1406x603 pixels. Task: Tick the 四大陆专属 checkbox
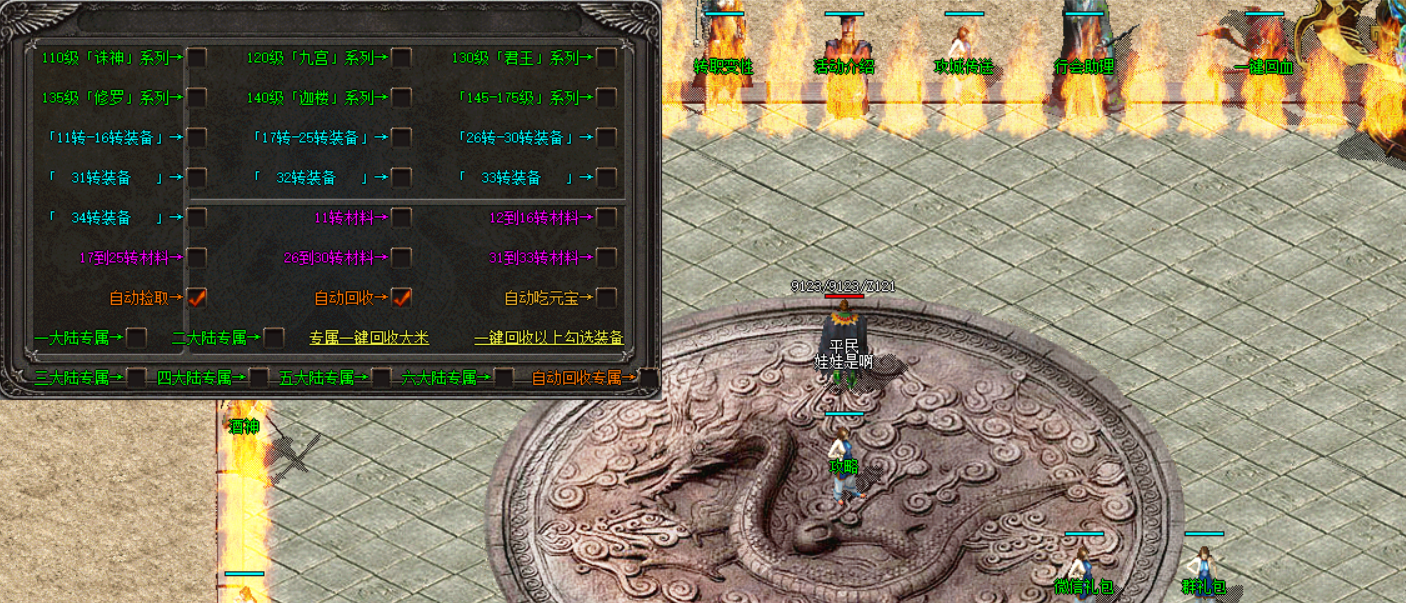coord(259,378)
